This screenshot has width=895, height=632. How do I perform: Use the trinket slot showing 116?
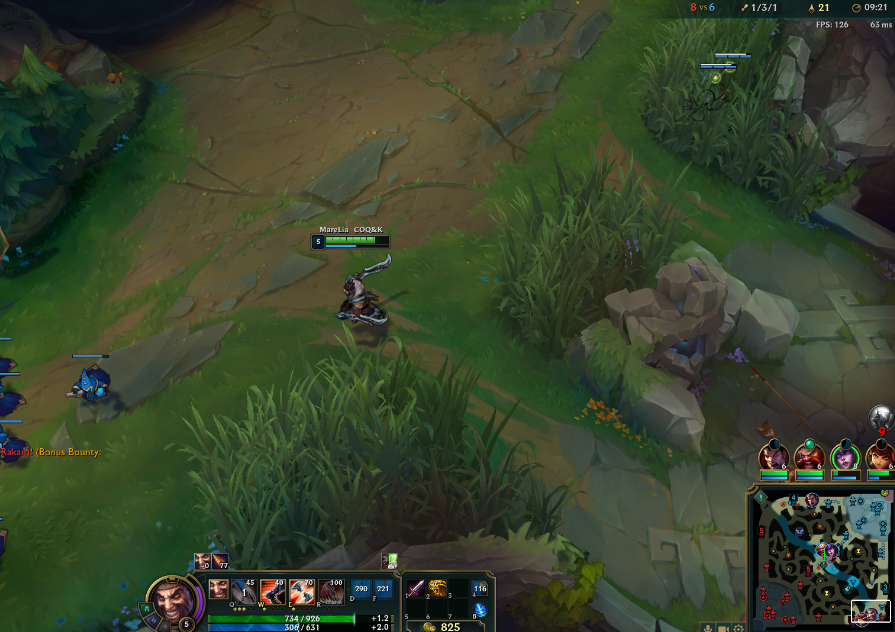coord(480,590)
